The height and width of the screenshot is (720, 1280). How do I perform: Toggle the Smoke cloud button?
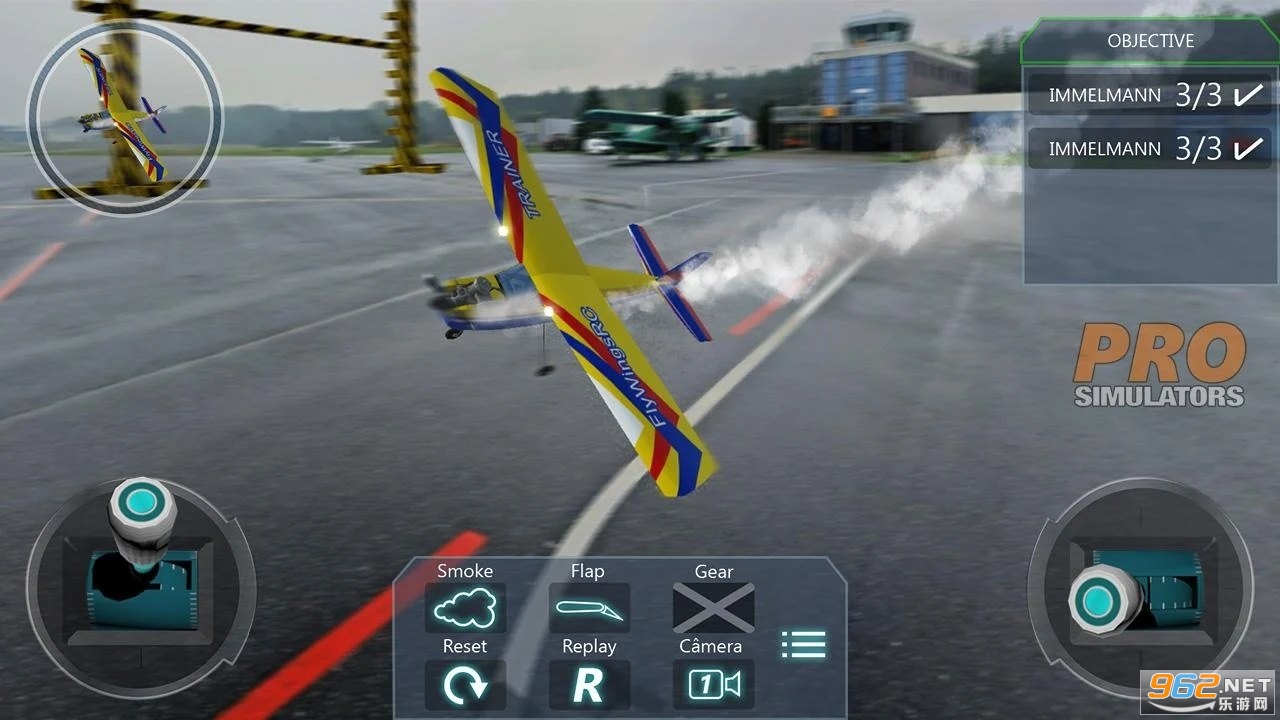click(465, 607)
